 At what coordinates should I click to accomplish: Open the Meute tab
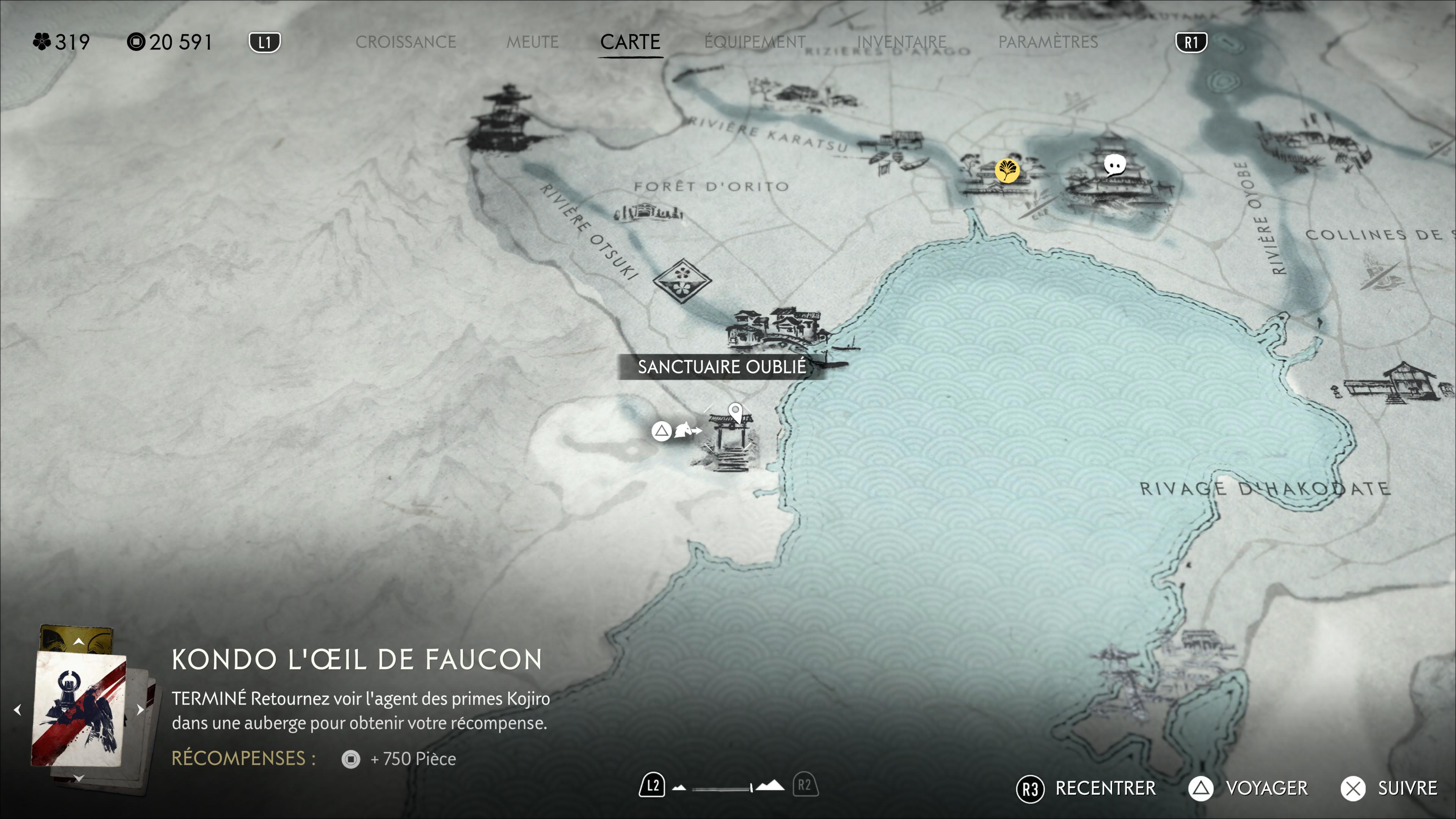click(x=532, y=42)
